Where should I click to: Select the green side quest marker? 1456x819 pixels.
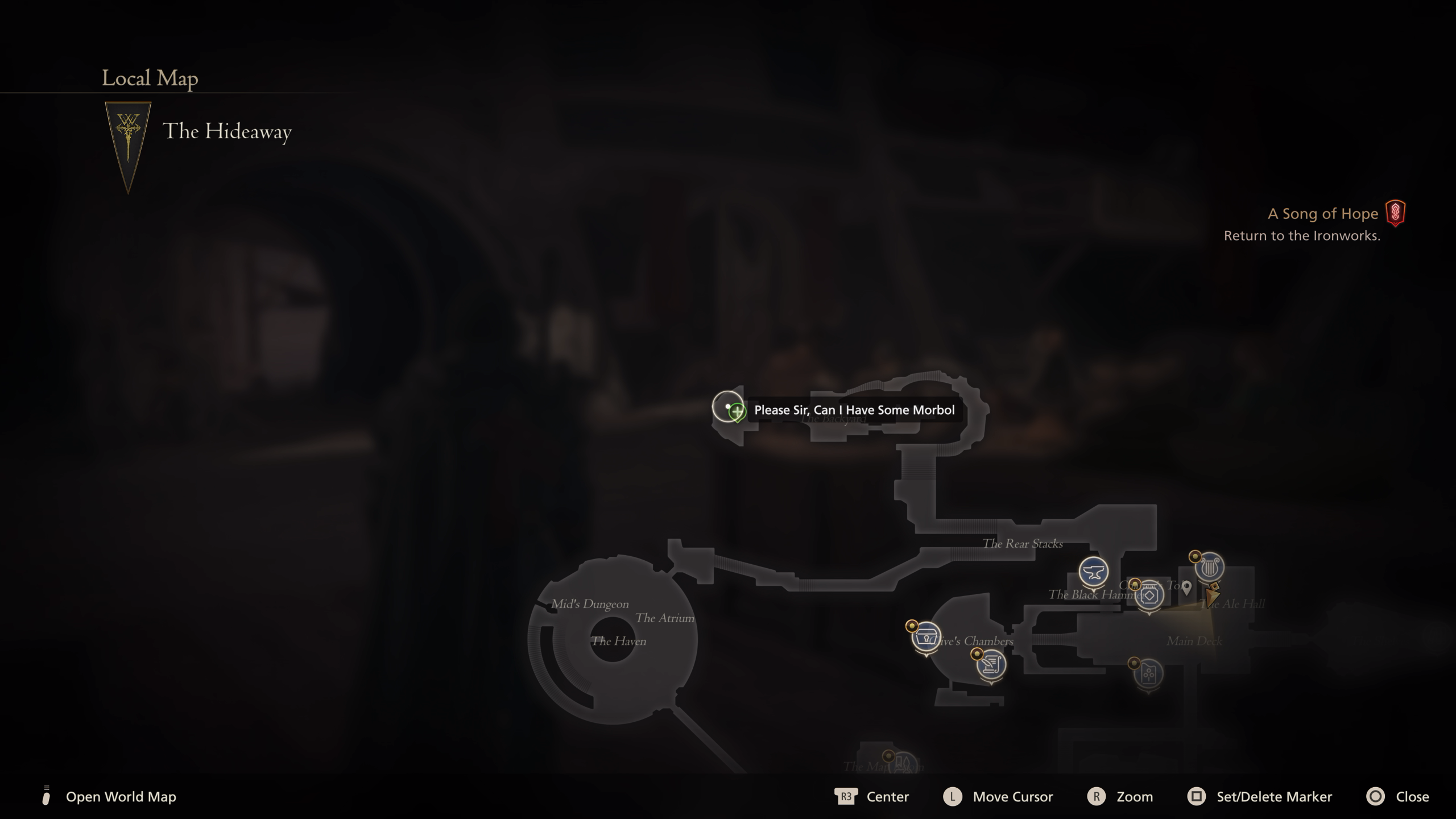[737, 411]
